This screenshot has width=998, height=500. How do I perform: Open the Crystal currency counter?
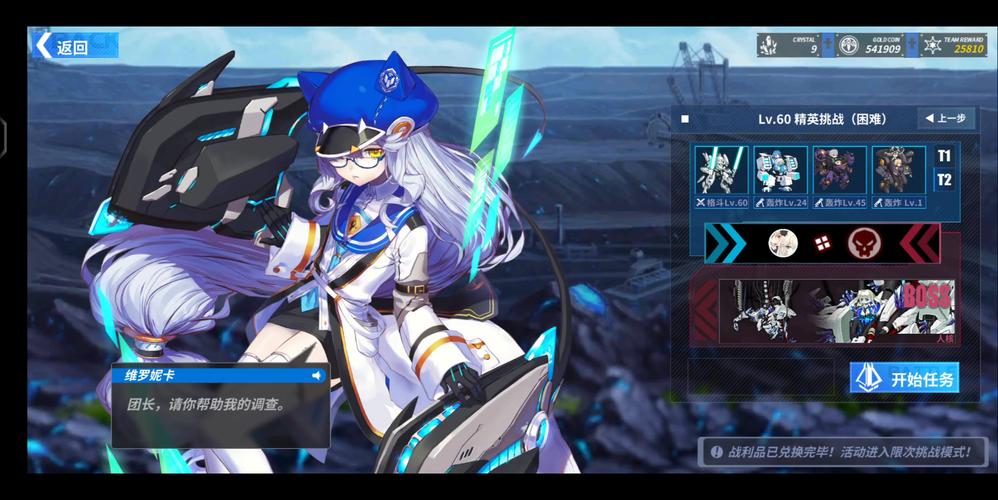point(790,45)
